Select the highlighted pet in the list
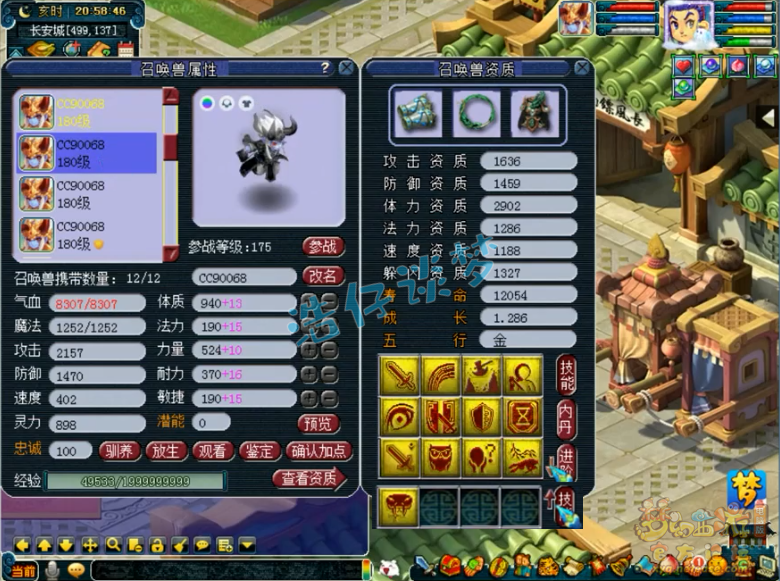Screen dimensions: 780x581 [88, 153]
